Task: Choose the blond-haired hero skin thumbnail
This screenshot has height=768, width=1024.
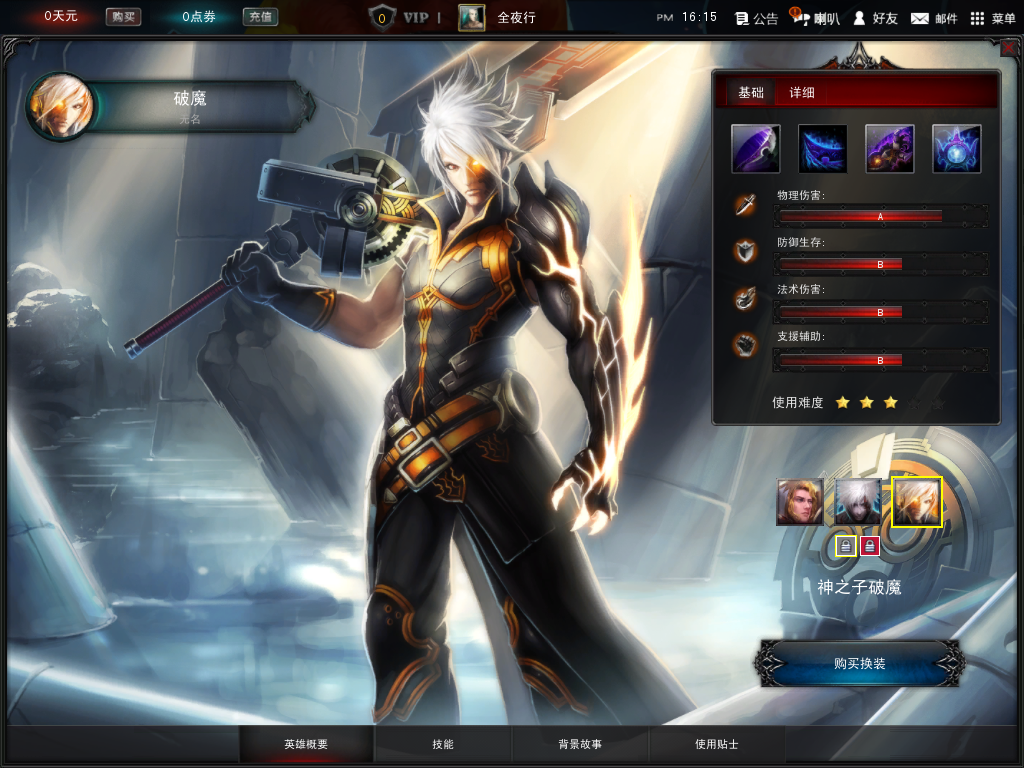Action: (x=800, y=502)
